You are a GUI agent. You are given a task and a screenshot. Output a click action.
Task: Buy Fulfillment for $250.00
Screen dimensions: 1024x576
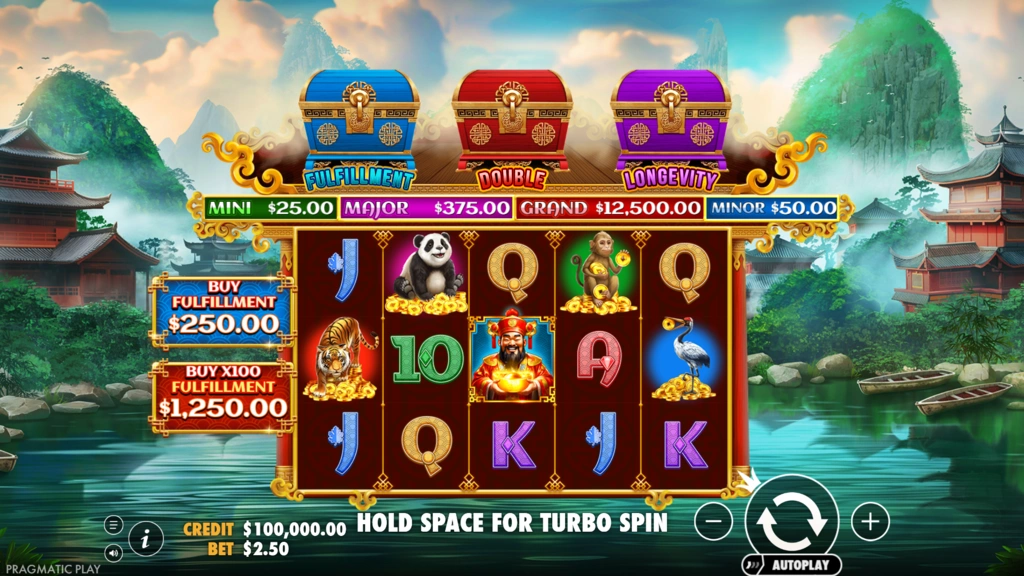[223, 312]
